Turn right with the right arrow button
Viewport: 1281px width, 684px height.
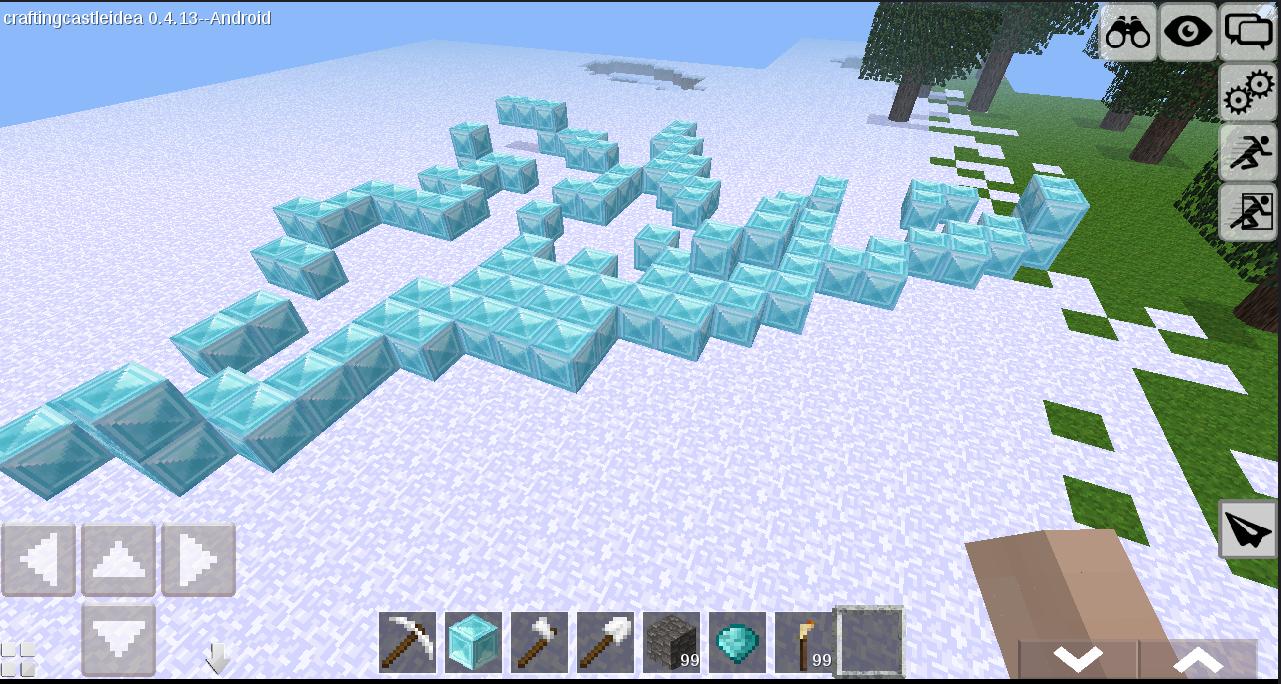click(x=198, y=560)
